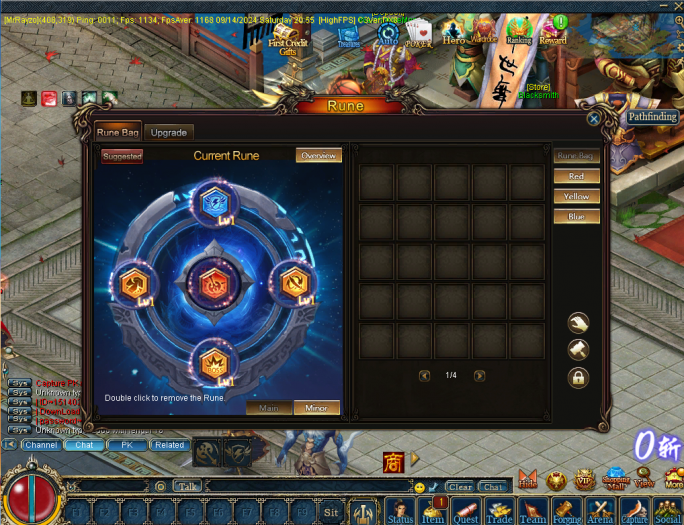Switch to Main runes
This screenshot has height=525, width=684.
click(x=269, y=408)
